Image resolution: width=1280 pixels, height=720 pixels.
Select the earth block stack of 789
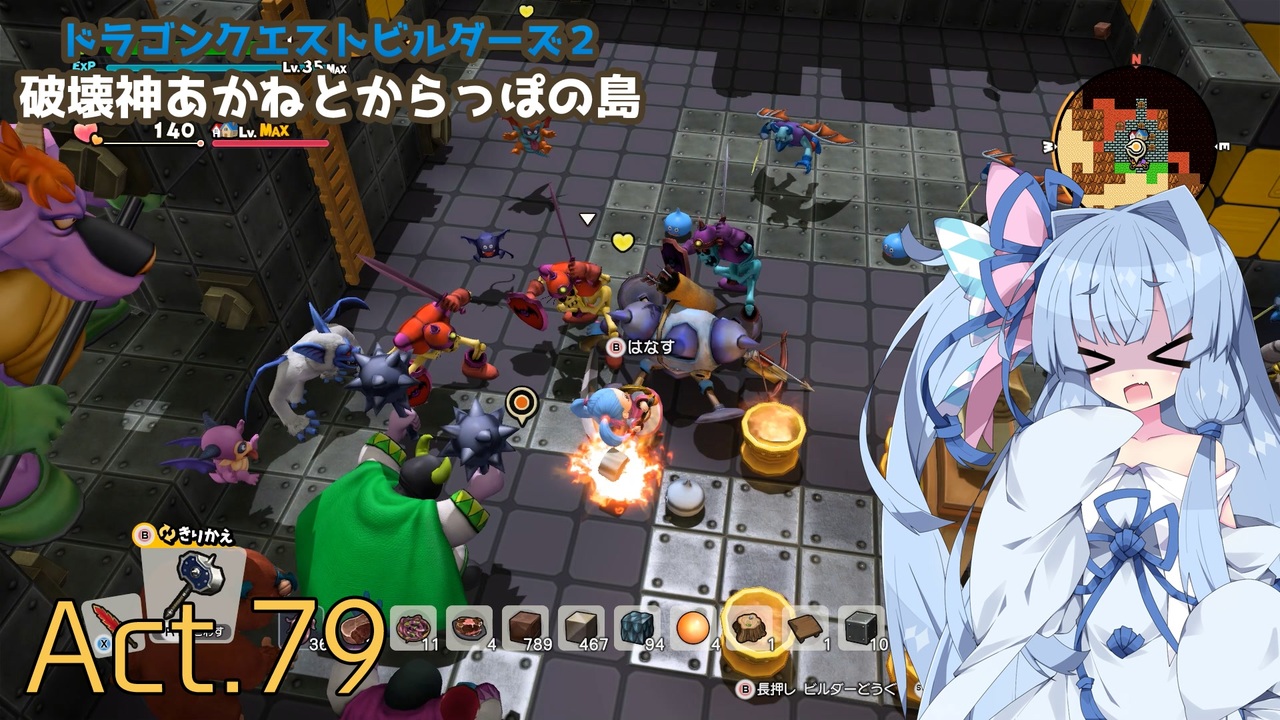point(527,628)
